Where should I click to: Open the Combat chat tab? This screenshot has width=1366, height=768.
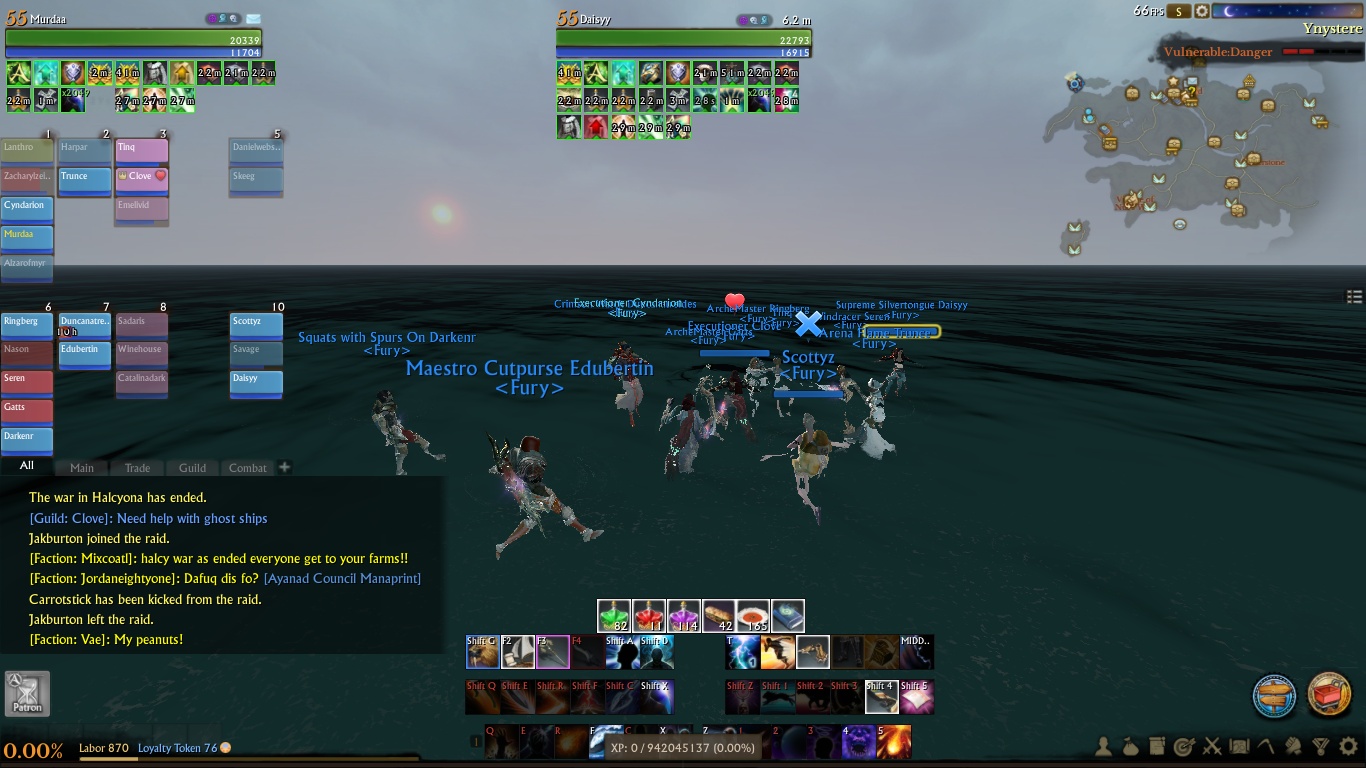(248, 467)
